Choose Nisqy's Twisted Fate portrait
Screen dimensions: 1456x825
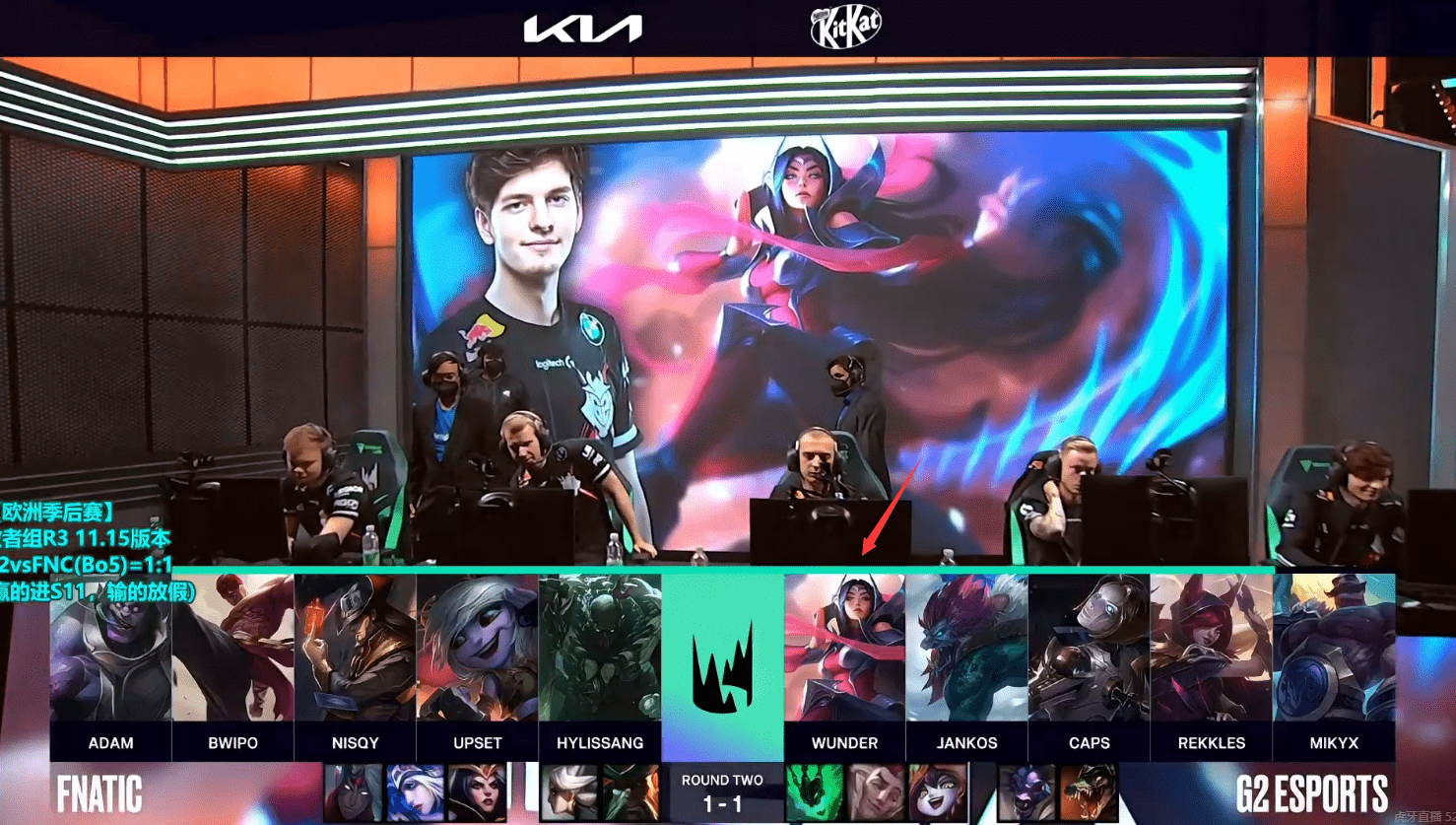tap(355, 649)
